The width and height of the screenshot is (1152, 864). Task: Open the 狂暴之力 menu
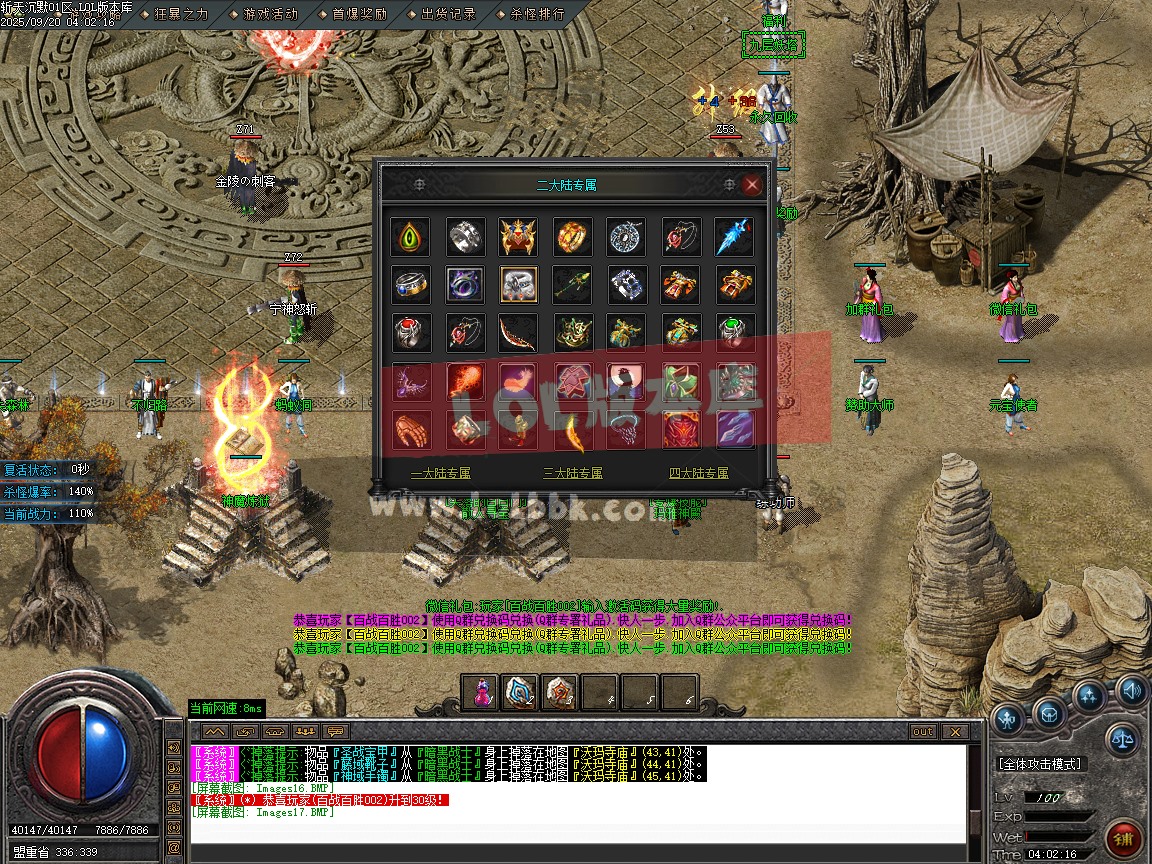coord(180,15)
